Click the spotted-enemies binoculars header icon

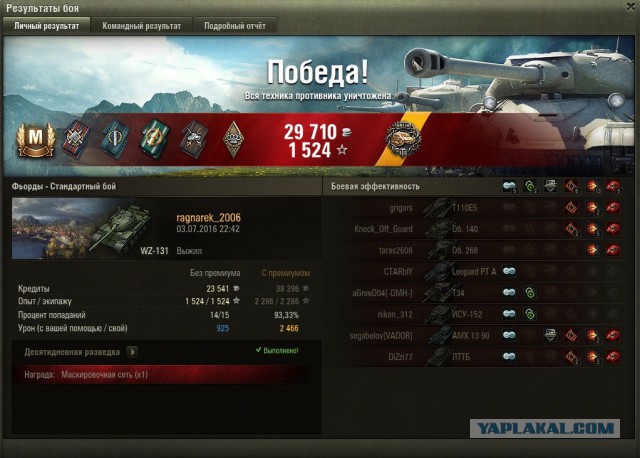tap(509, 186)
